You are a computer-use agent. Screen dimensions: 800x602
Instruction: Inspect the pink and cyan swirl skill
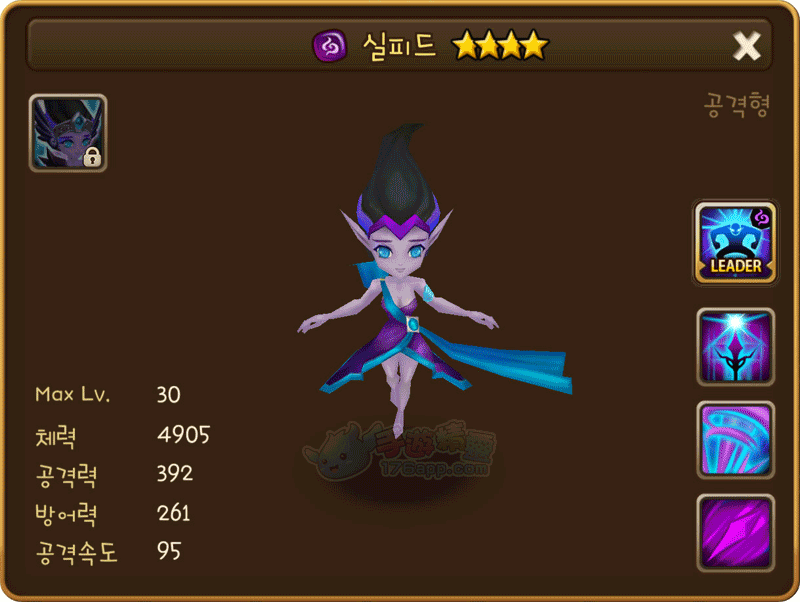tap(736, 439)
